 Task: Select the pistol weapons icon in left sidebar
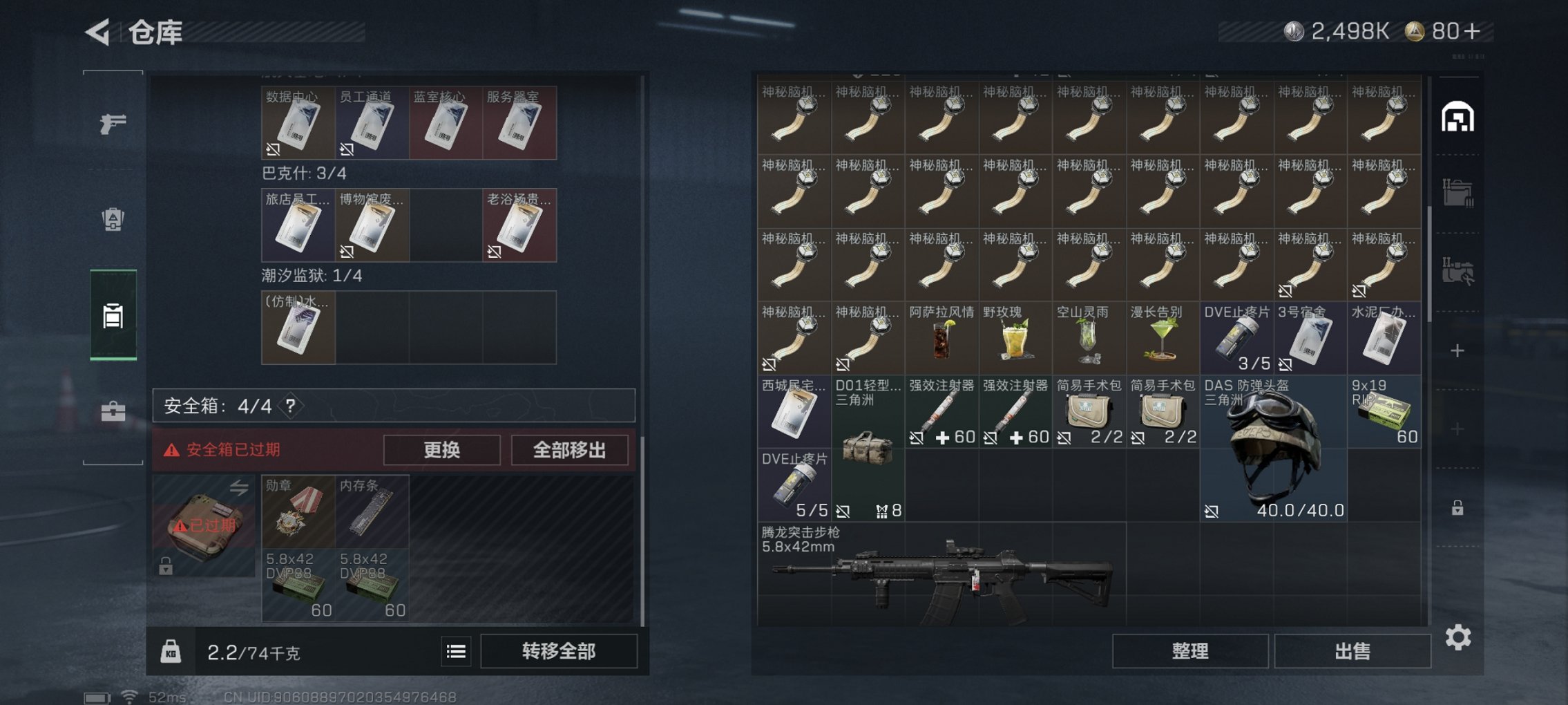click(x=115, y=122)
